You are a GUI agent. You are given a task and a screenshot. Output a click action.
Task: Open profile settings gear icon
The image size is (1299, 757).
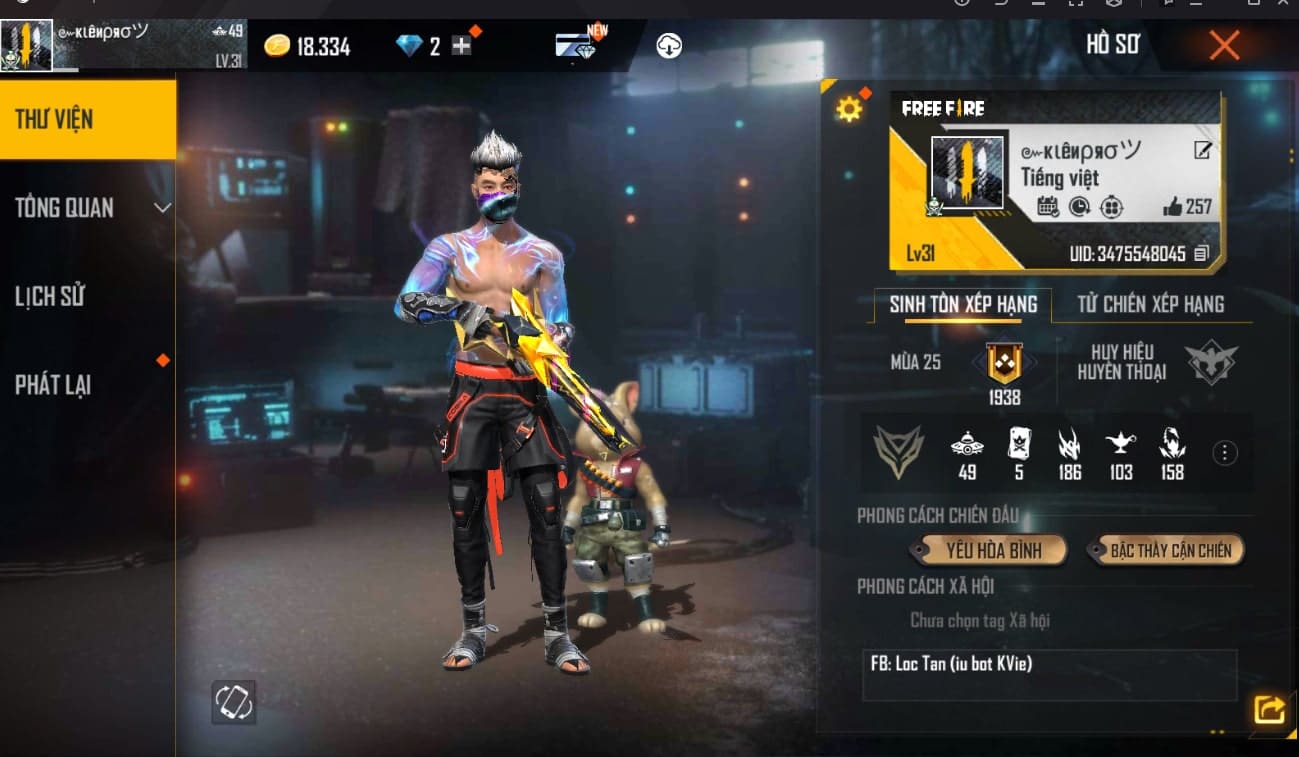849,106
